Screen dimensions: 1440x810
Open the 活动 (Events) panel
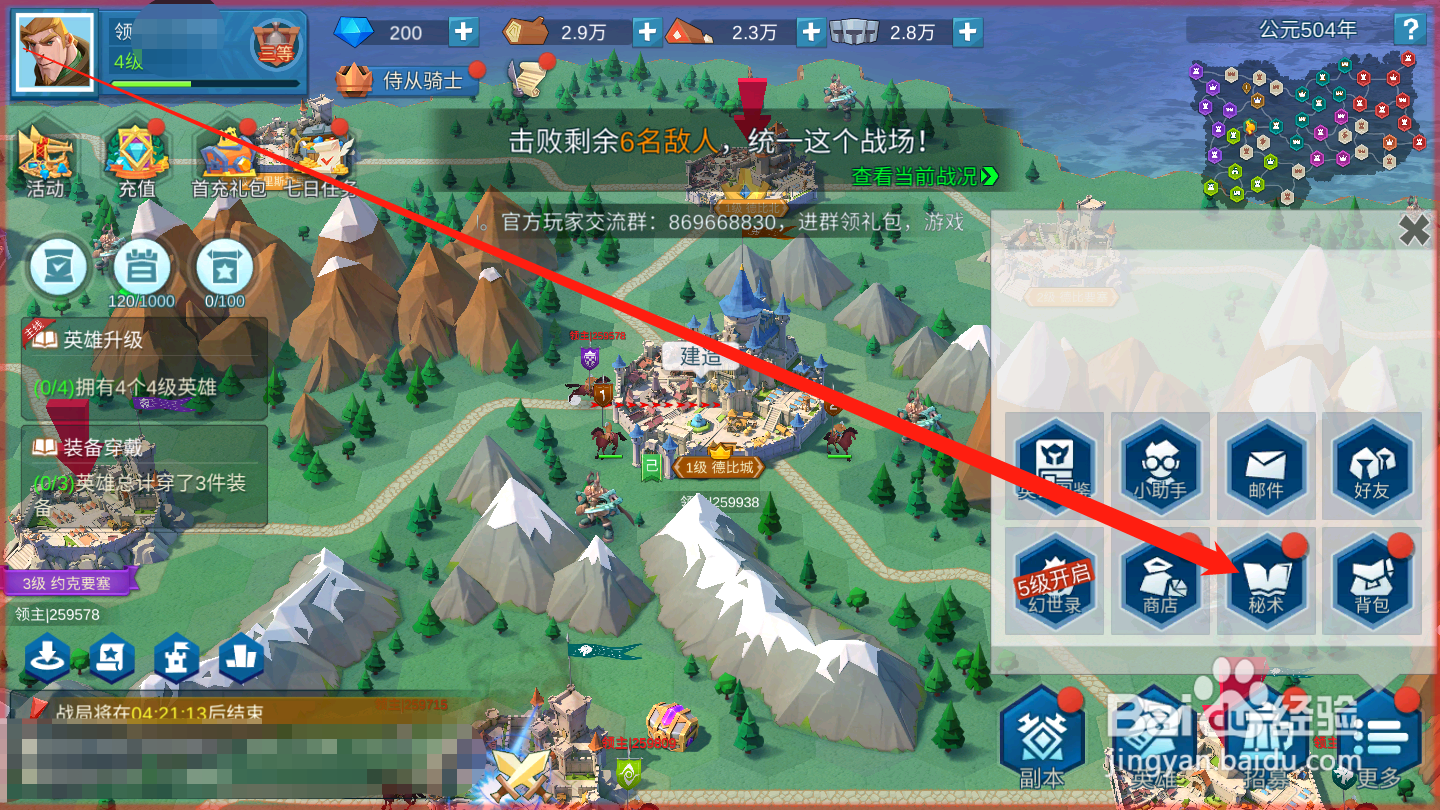point(45,160)
